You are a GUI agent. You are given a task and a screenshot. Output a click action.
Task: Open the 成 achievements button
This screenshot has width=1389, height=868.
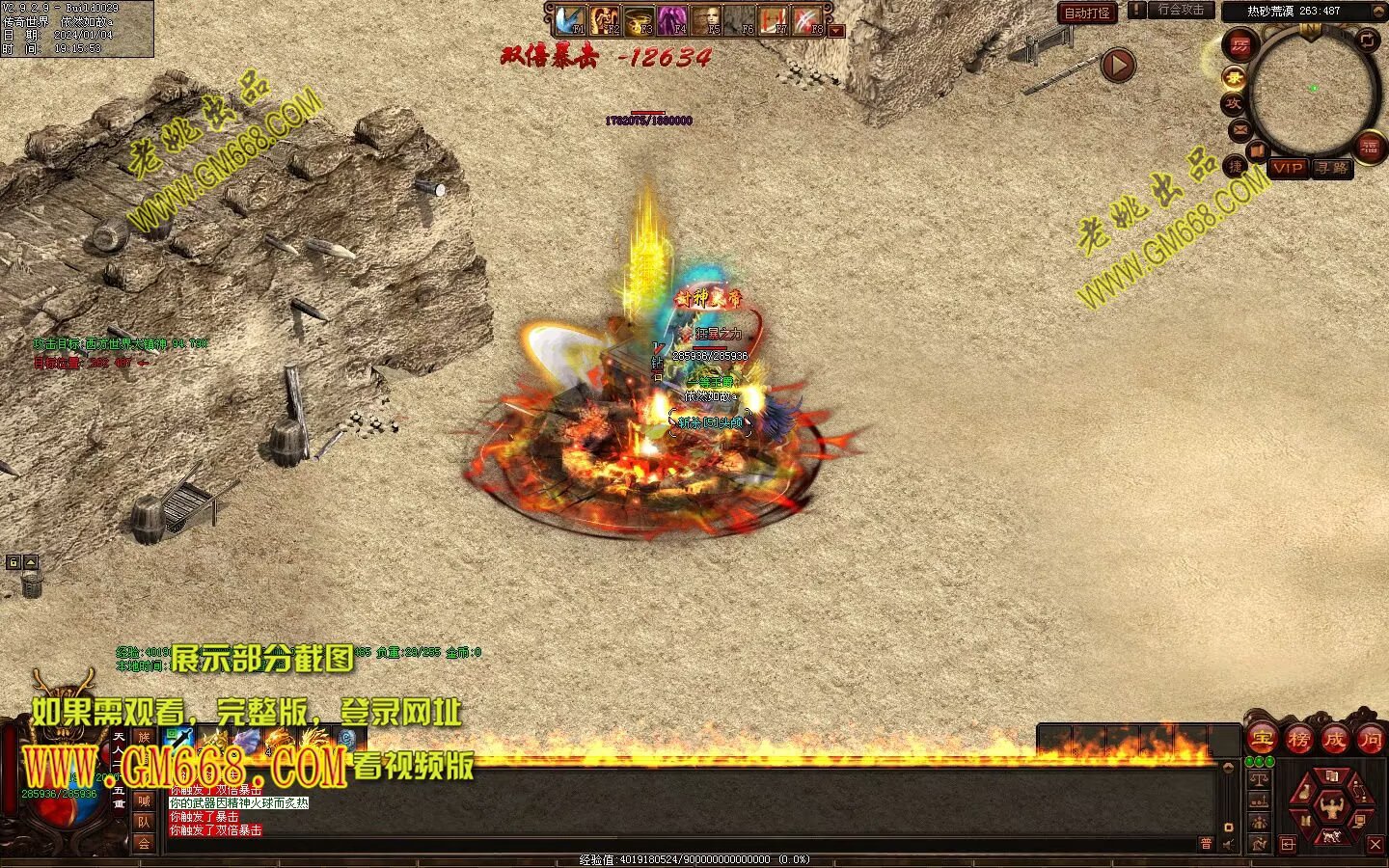[1334, 740]
